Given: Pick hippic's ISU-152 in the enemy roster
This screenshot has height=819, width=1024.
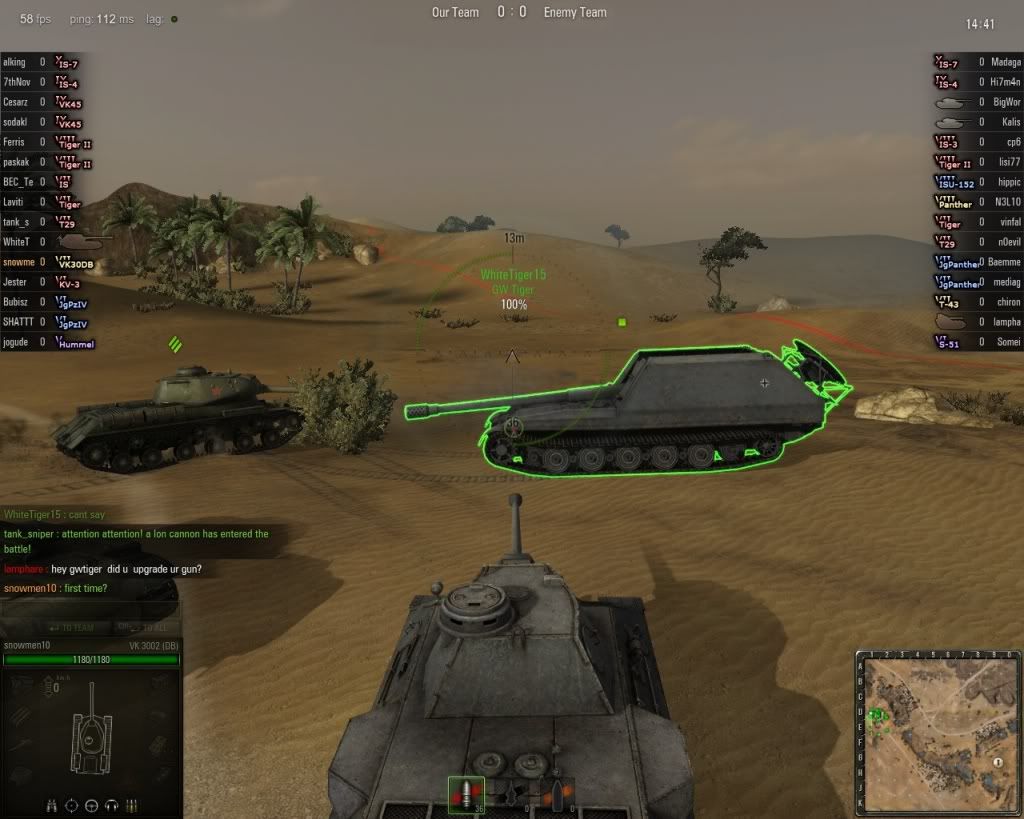Looking at the screenshot, I should point(978,182).
